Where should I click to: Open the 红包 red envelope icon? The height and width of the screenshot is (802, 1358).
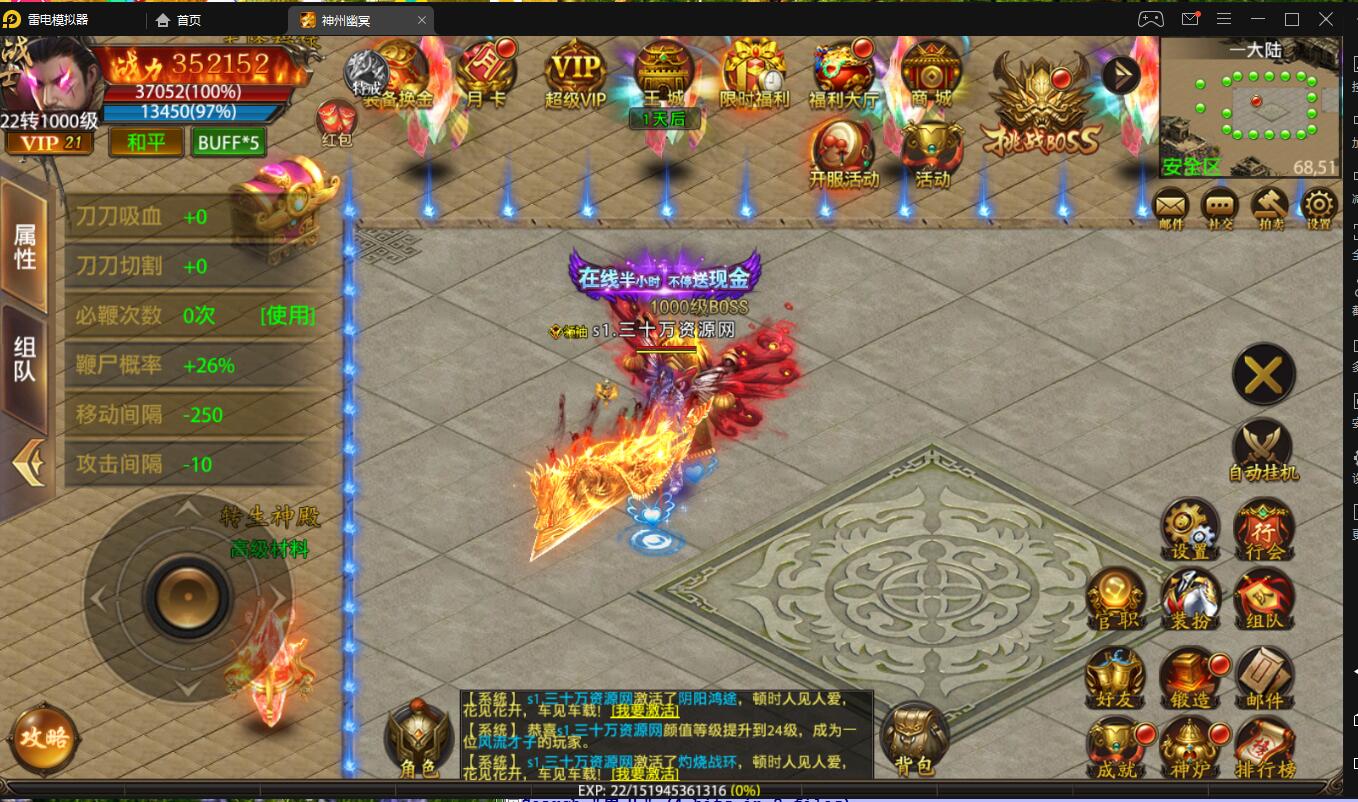[336, 123]
